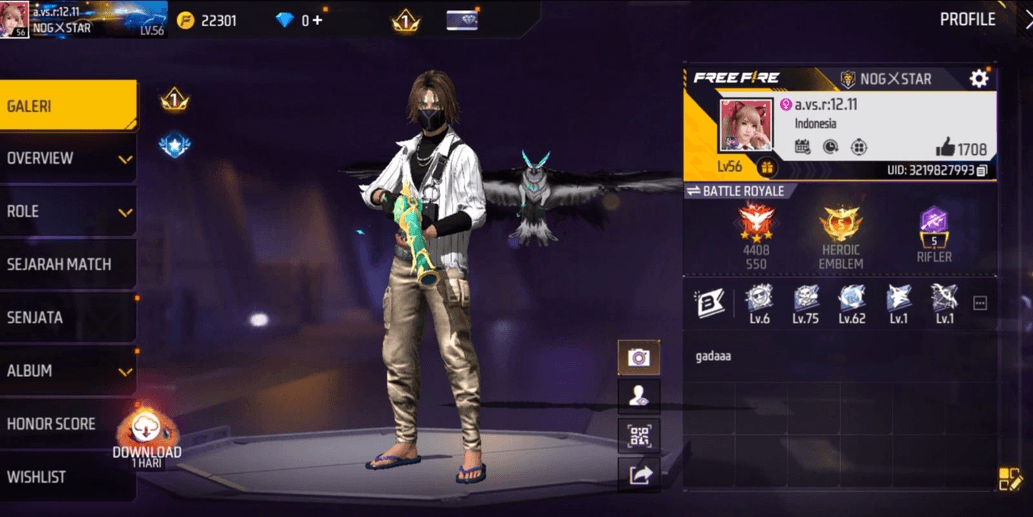Share the profile with the share button
1033x517 pixels.
coord(638,474)
